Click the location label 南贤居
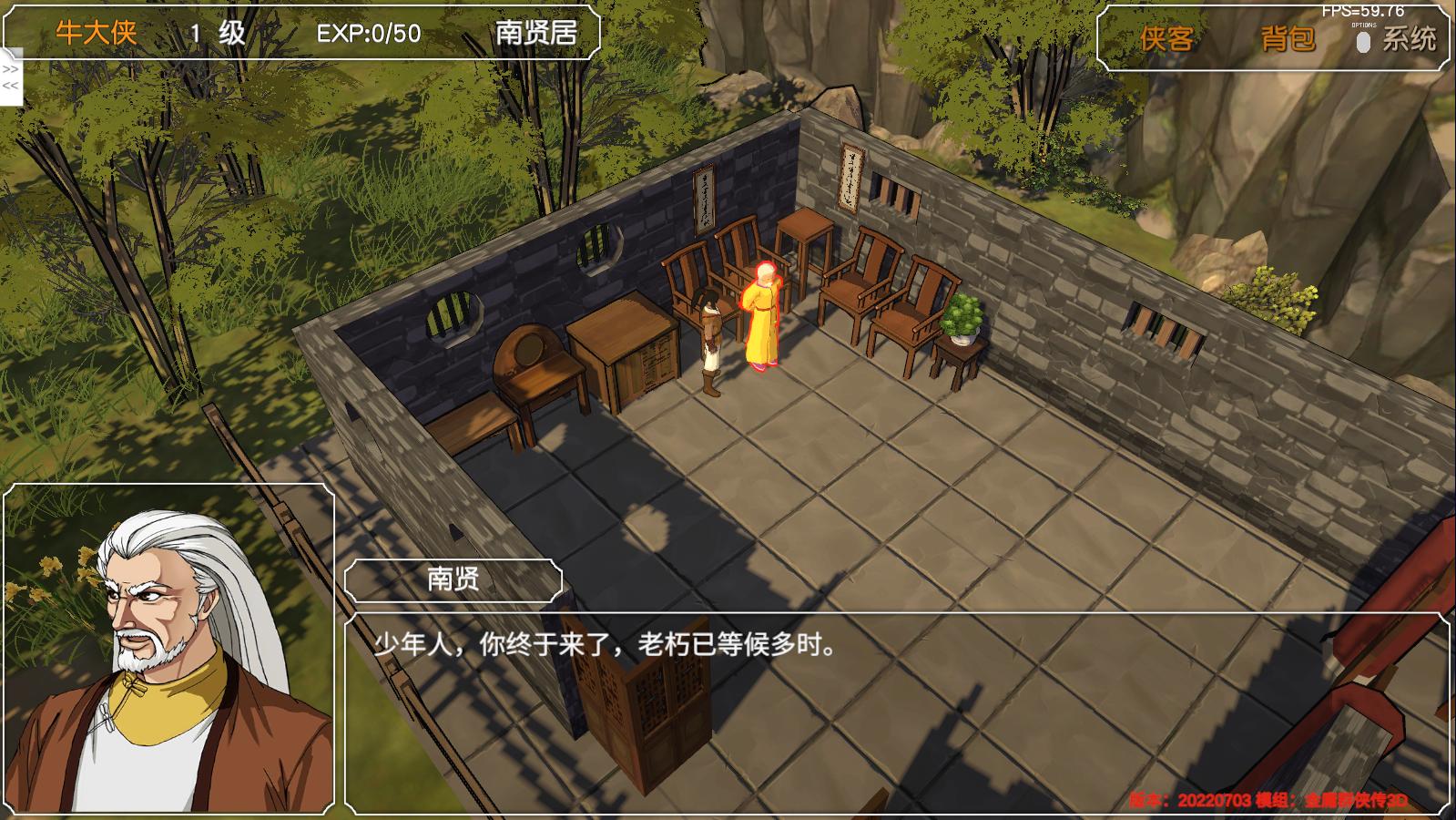 [x=532, y=33]
